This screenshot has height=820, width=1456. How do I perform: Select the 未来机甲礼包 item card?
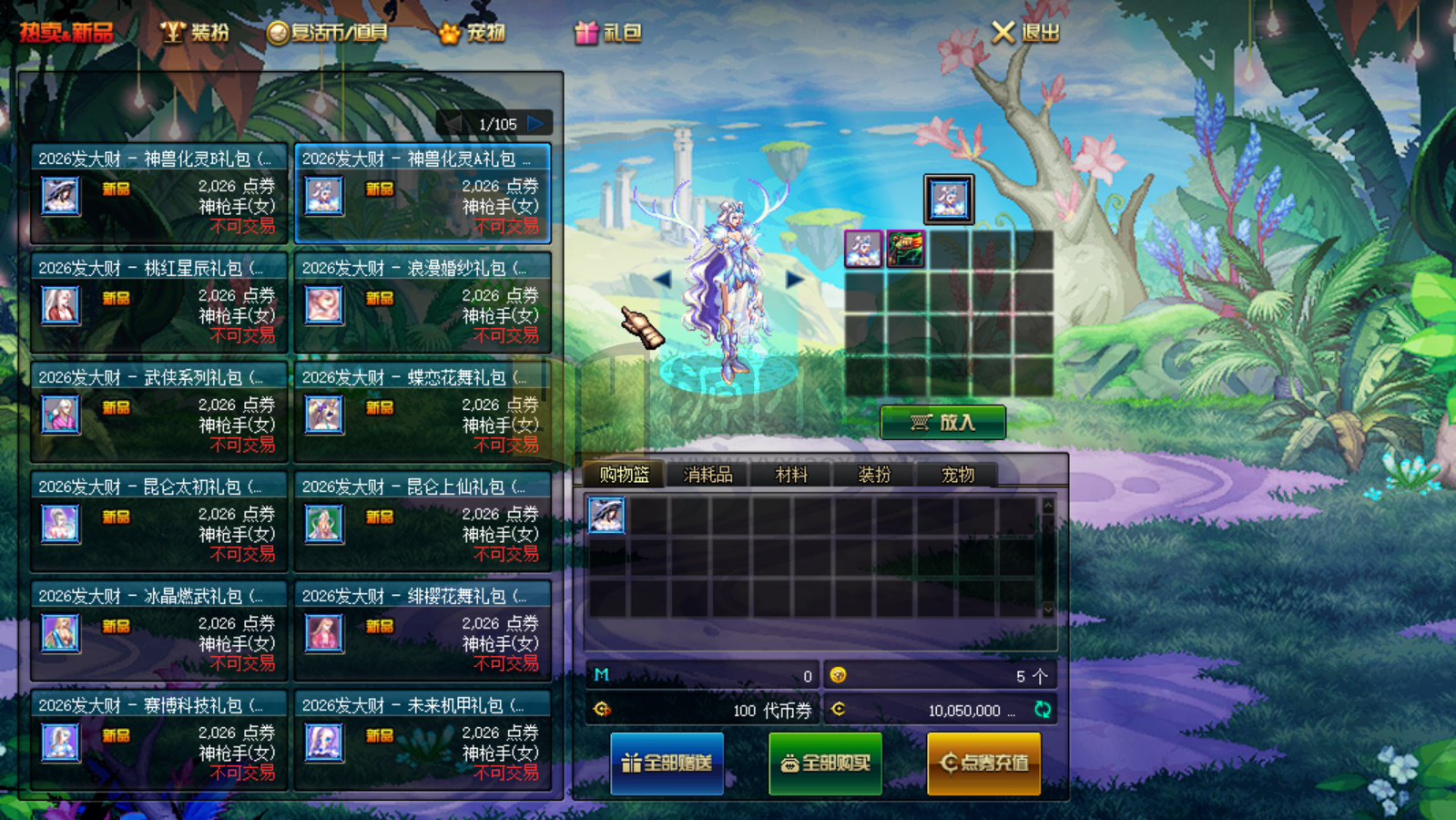[422, 740]
